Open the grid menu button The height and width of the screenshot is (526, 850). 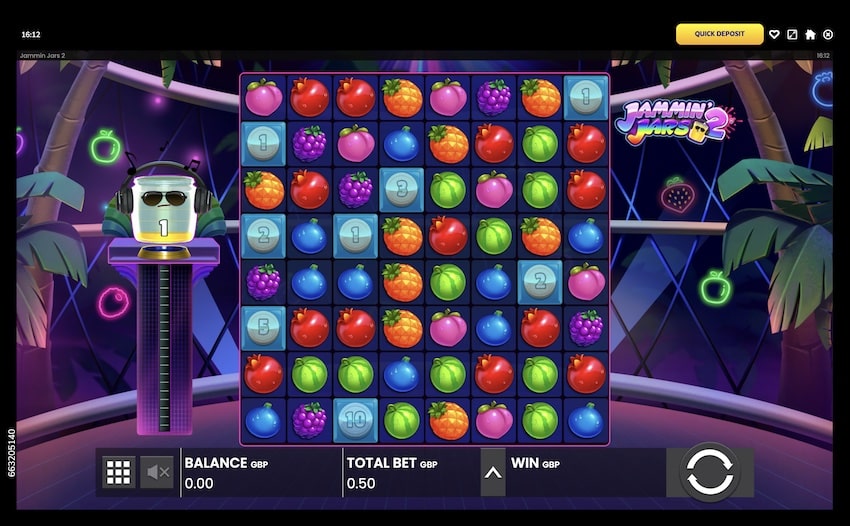pyautogui.click(x=119, y=472)
